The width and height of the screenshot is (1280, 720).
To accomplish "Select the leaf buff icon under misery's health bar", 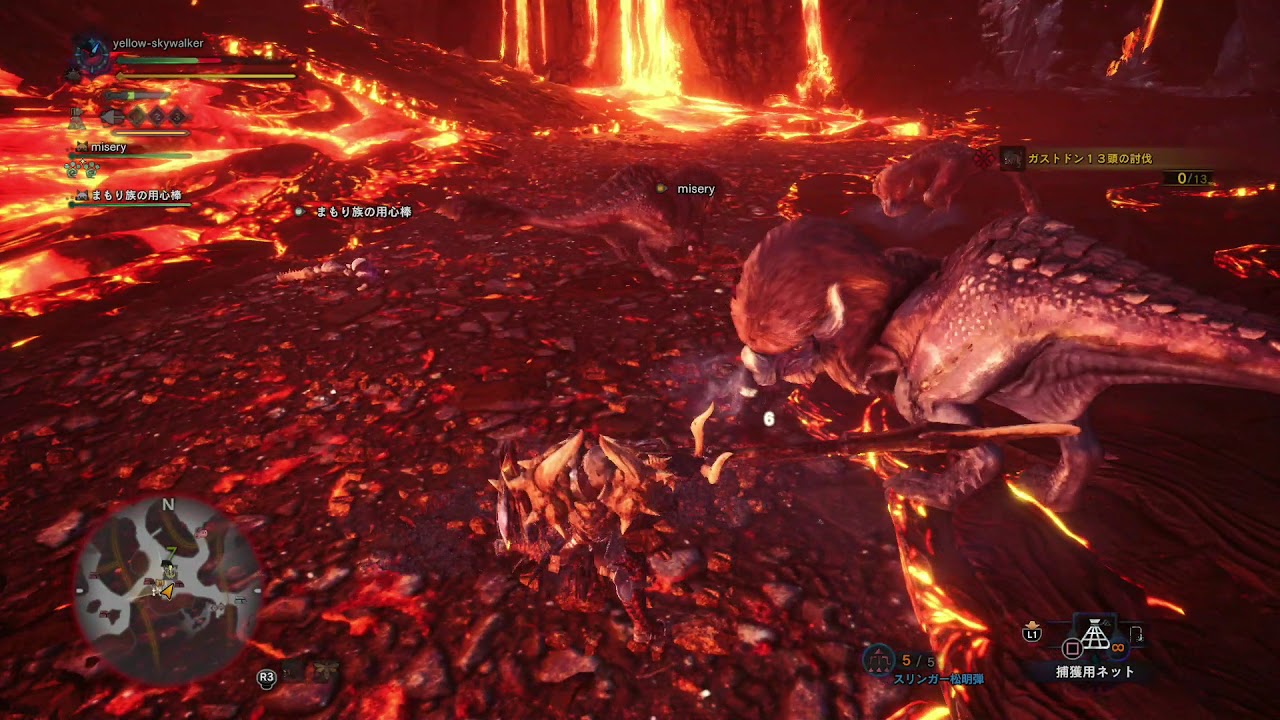I will [x=72, y=170].
